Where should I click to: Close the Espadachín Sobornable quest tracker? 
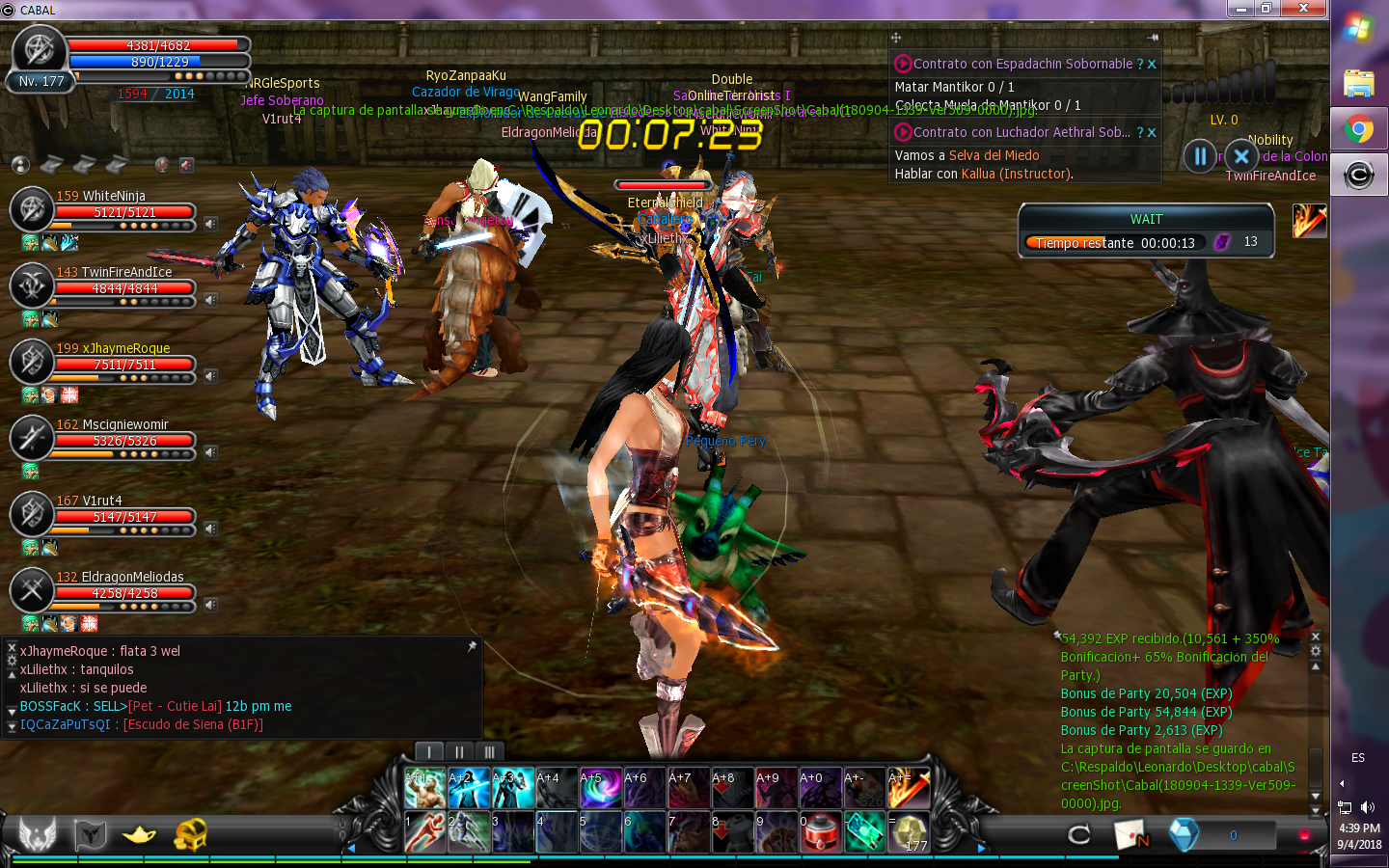[1152, 65]
